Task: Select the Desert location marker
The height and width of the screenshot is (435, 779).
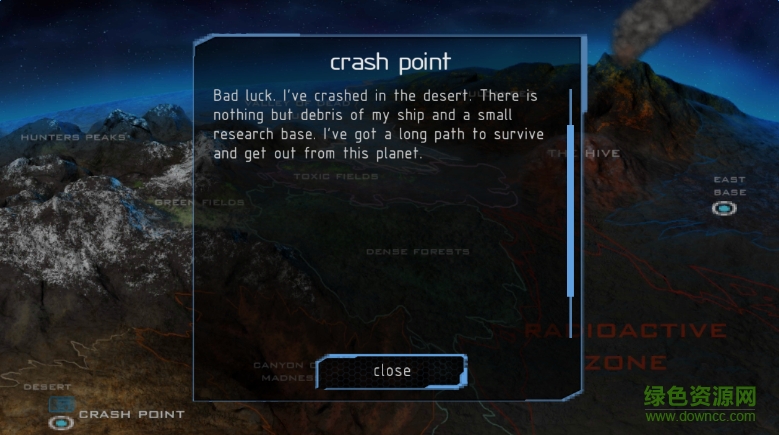Action: click(x=61, y=403)
